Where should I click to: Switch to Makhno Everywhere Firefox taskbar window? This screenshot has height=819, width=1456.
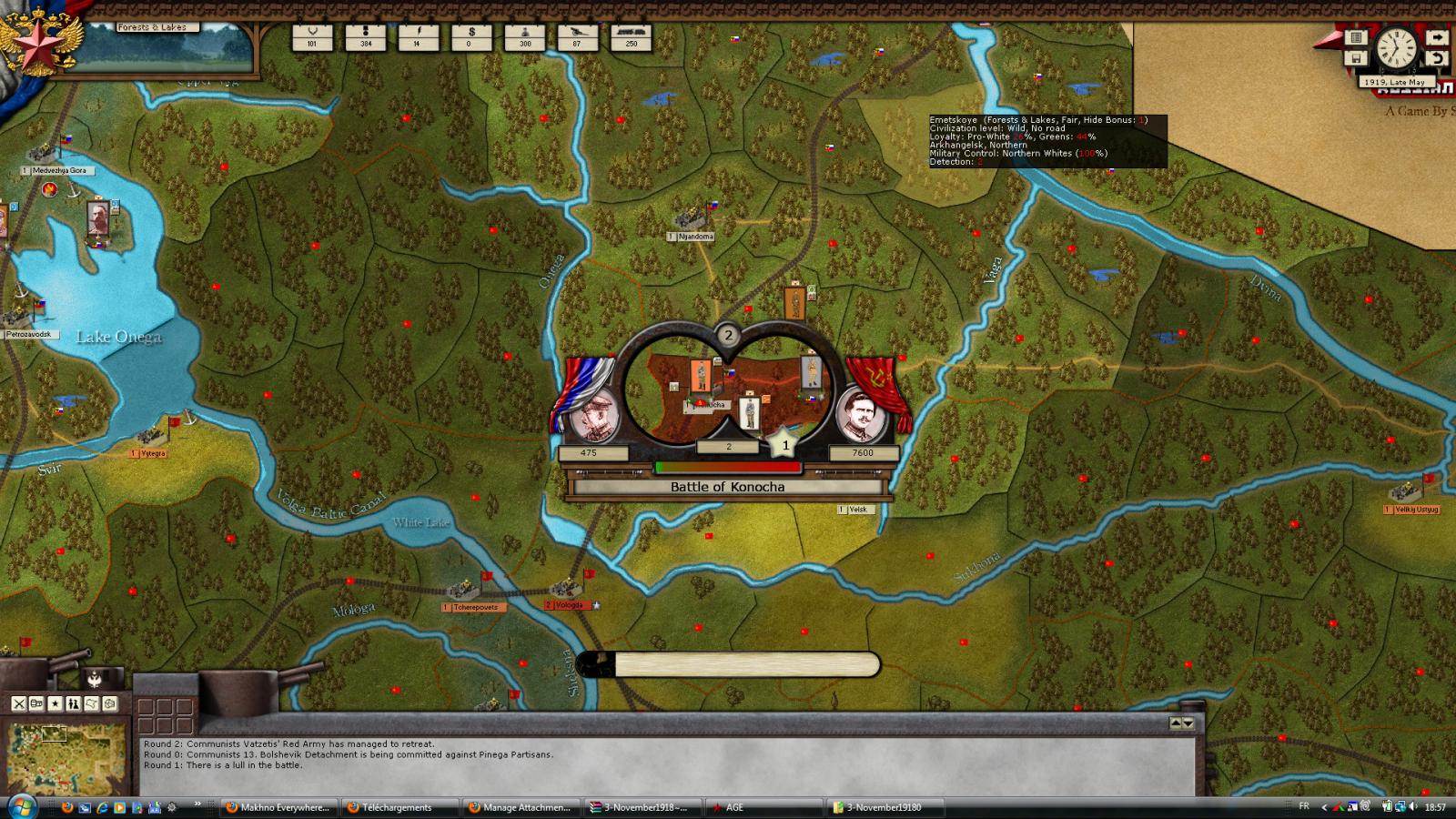(279, 807)
